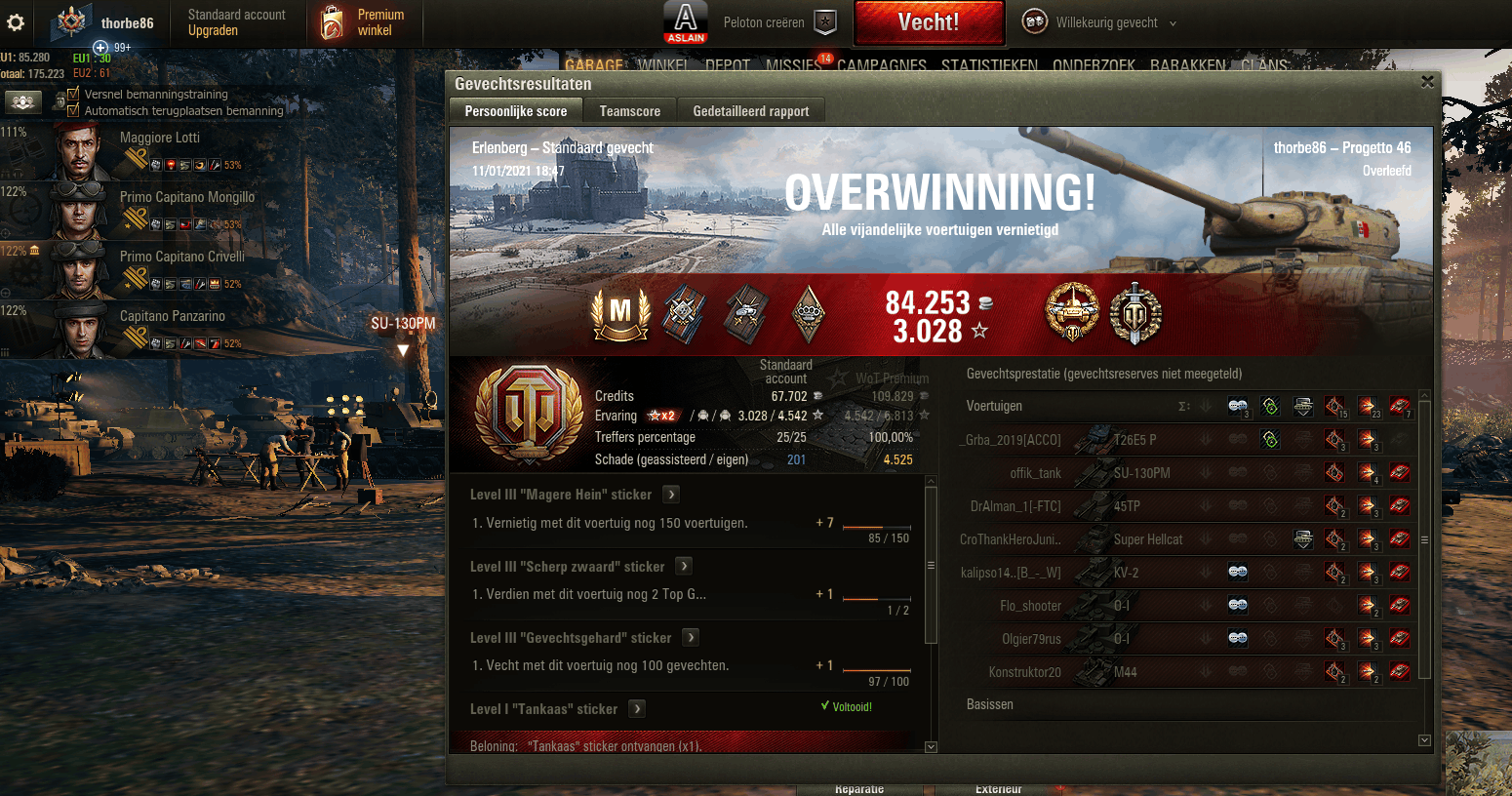Viewport: 1512px width, 796px height.
Task: Open the gold tank emblem award on the right
Action: [x=1073, y=314]
